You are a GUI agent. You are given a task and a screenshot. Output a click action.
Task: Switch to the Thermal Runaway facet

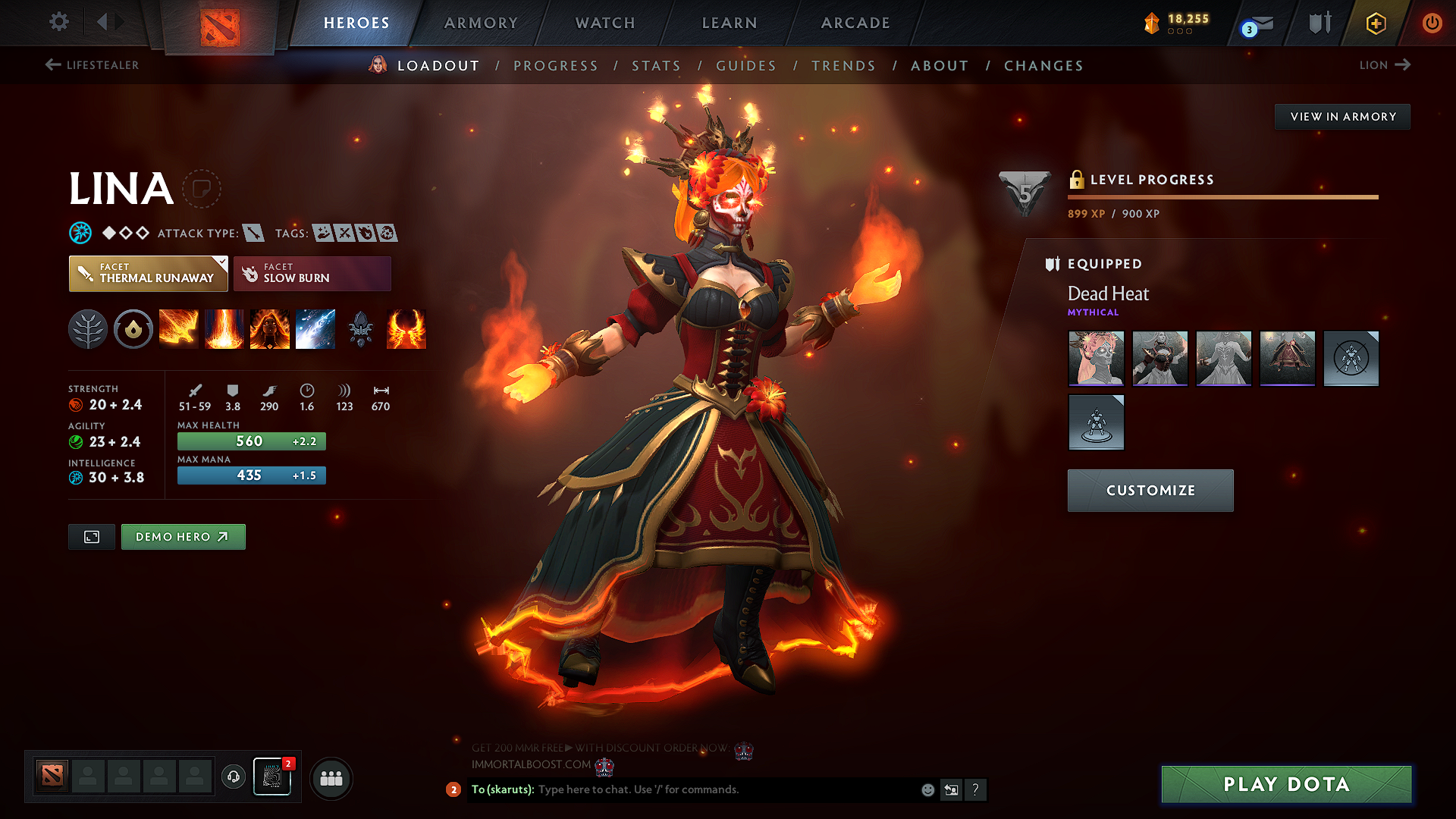(x=148, y=273)
